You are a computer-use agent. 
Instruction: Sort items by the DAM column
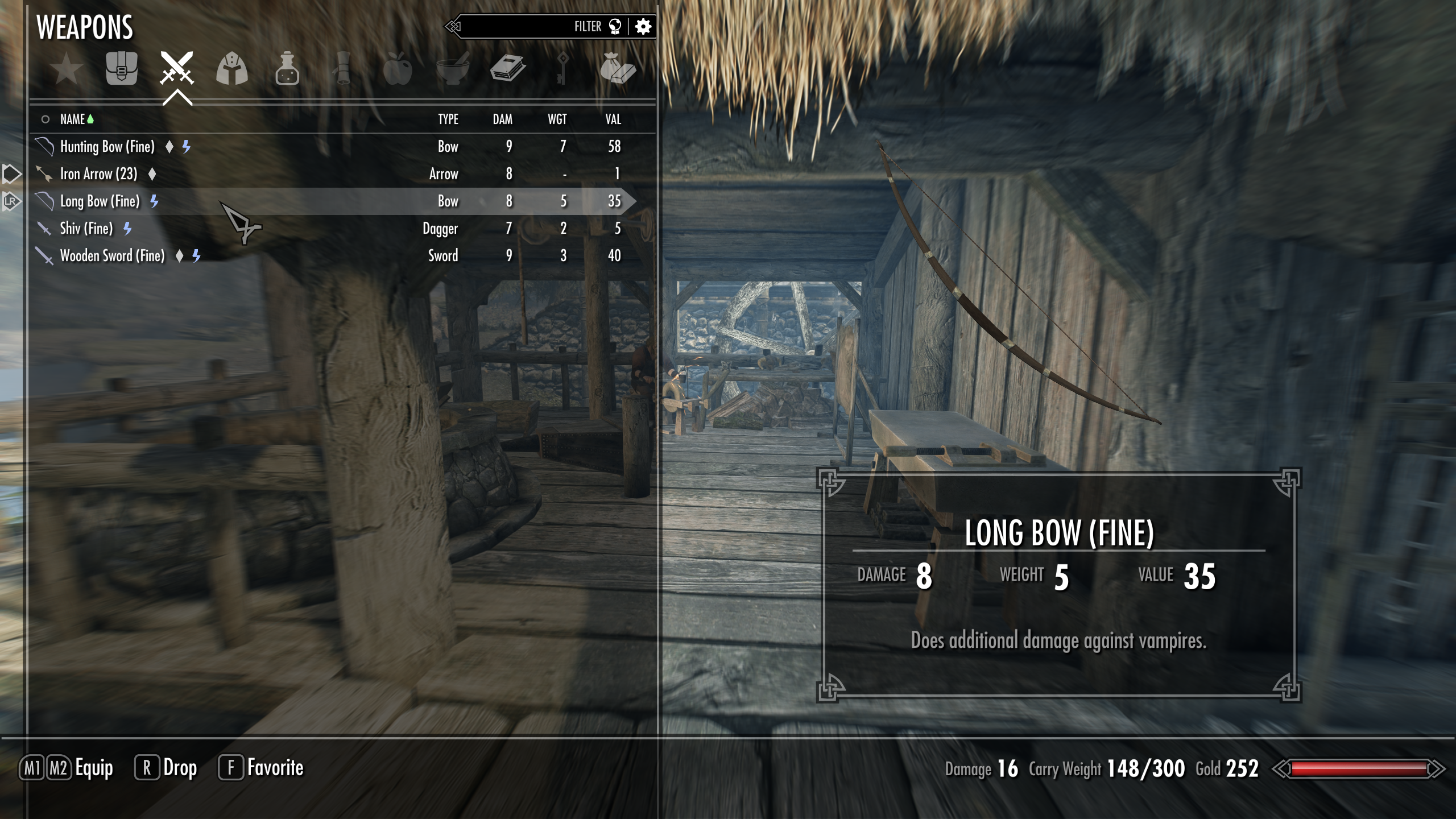click(503, 119)
